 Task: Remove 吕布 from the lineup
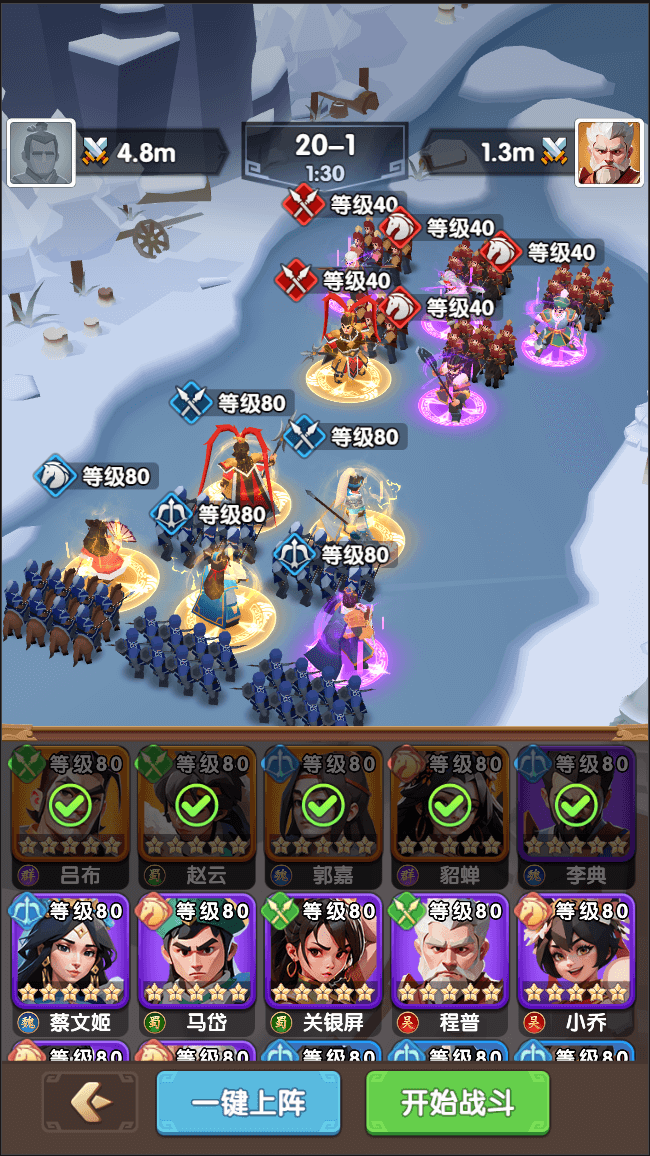[x=70, y=804]
